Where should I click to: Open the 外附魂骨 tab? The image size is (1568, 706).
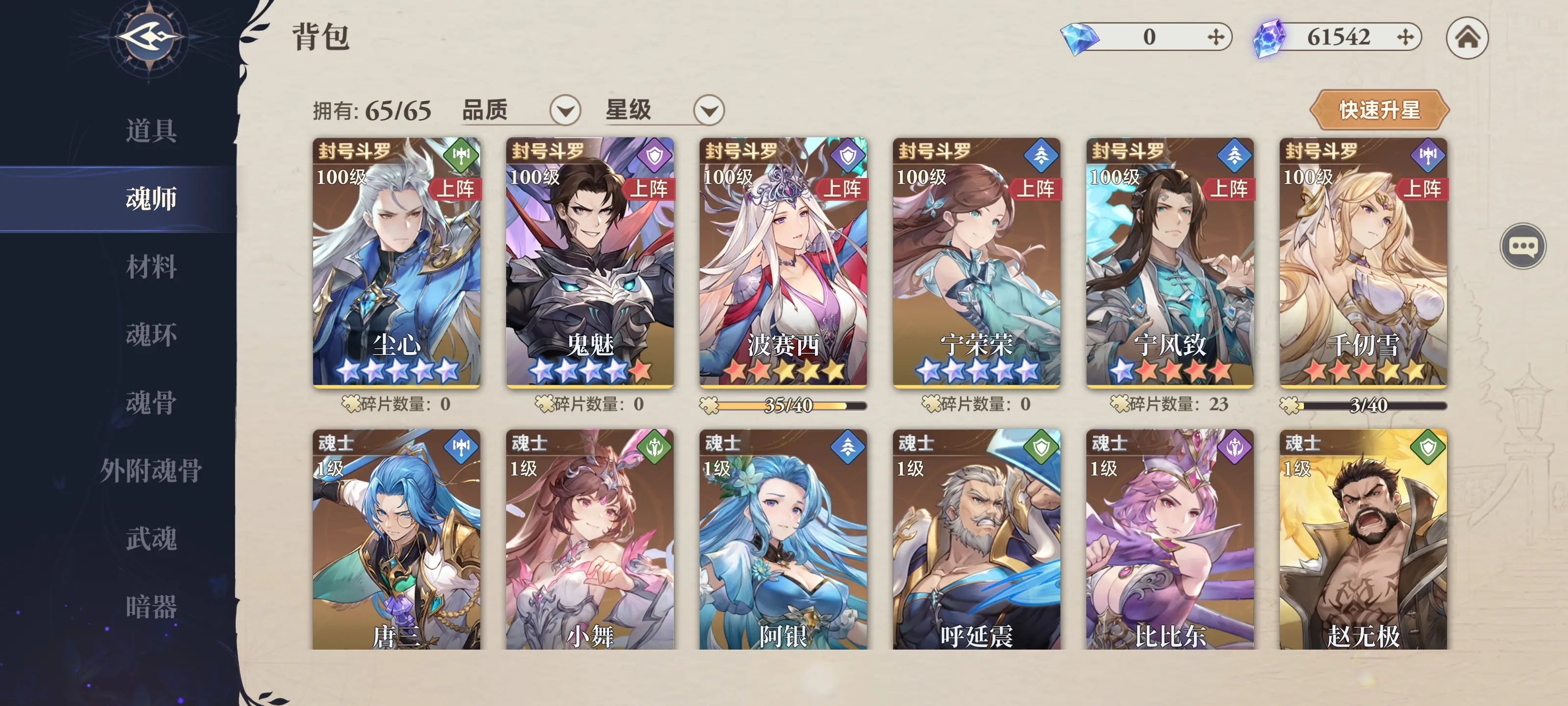point(151,471)
